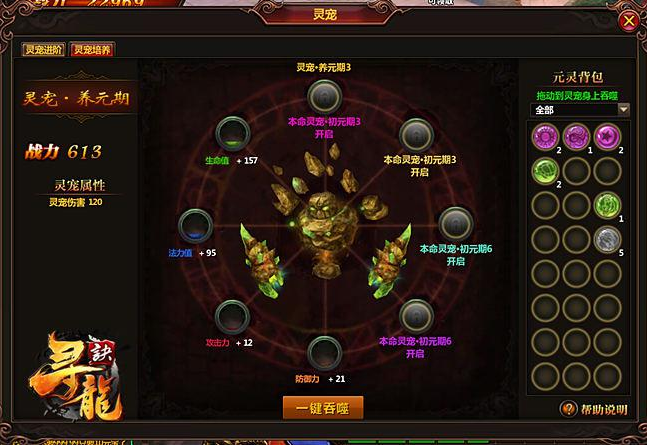Click the 一键吞噬 button

[x=322, y=407]
